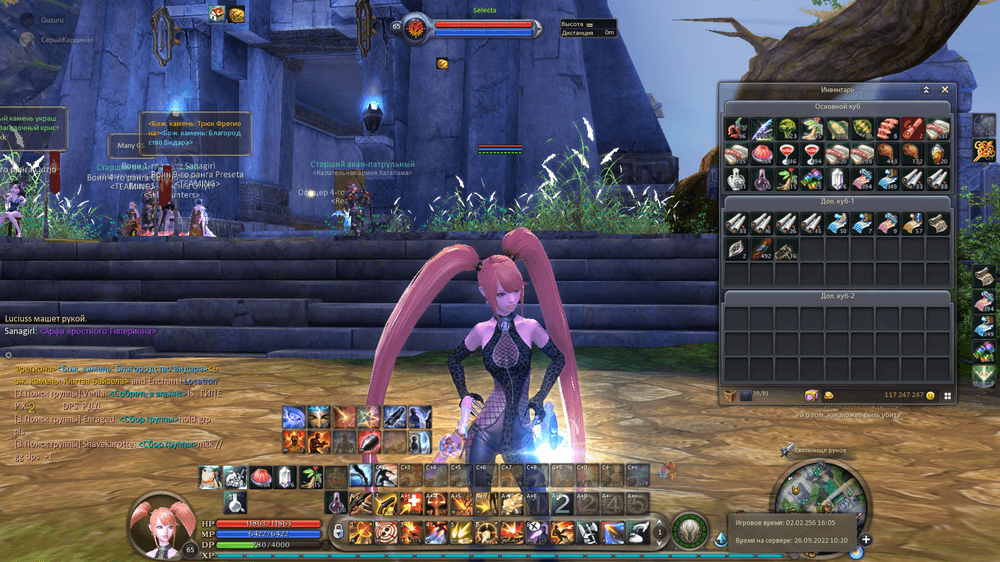Open the gold GSC side icon
This screenshot has height=562, width=1000.
tap(983, 150)
